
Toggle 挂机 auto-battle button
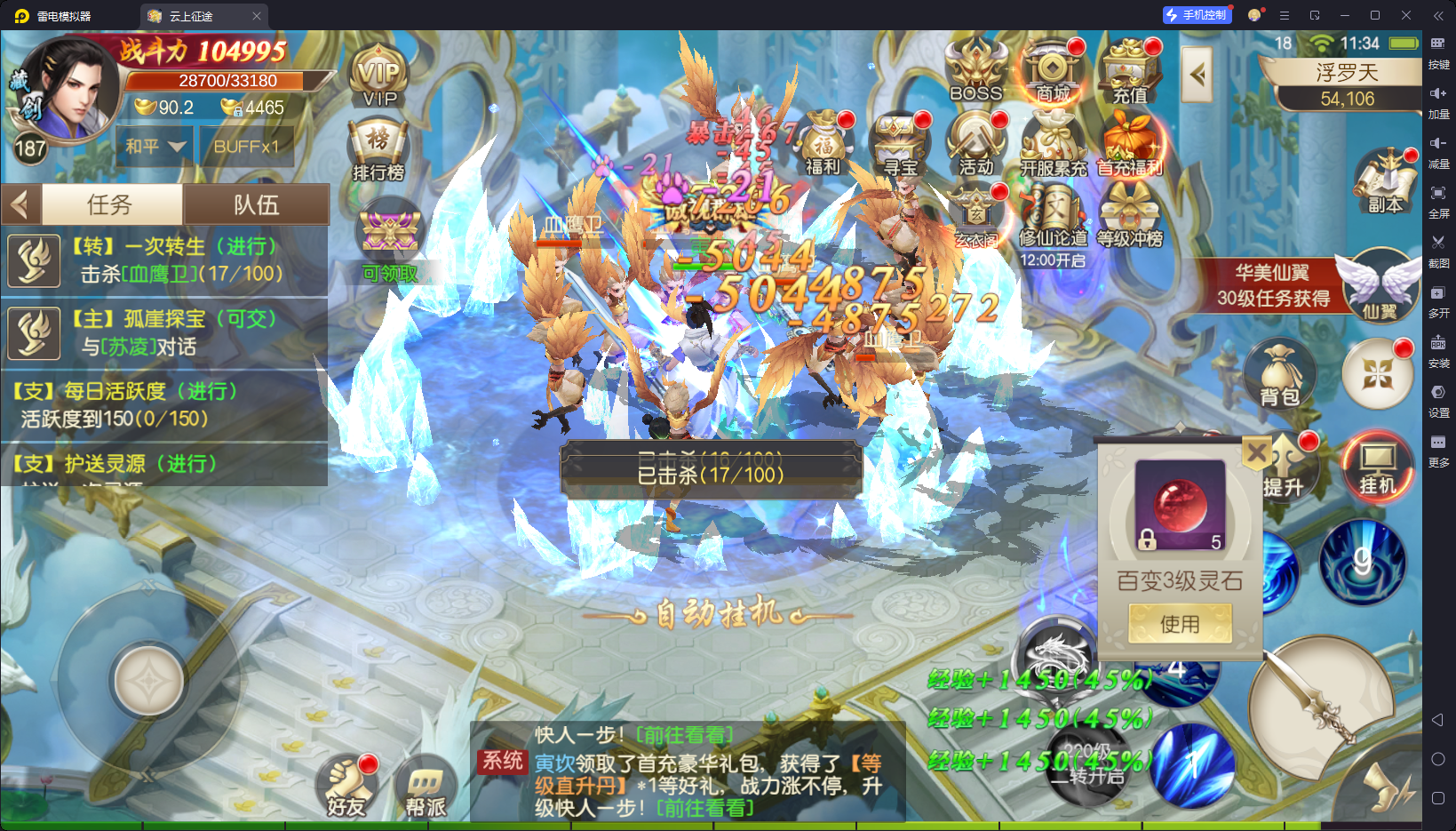[x=1377, y=467]
